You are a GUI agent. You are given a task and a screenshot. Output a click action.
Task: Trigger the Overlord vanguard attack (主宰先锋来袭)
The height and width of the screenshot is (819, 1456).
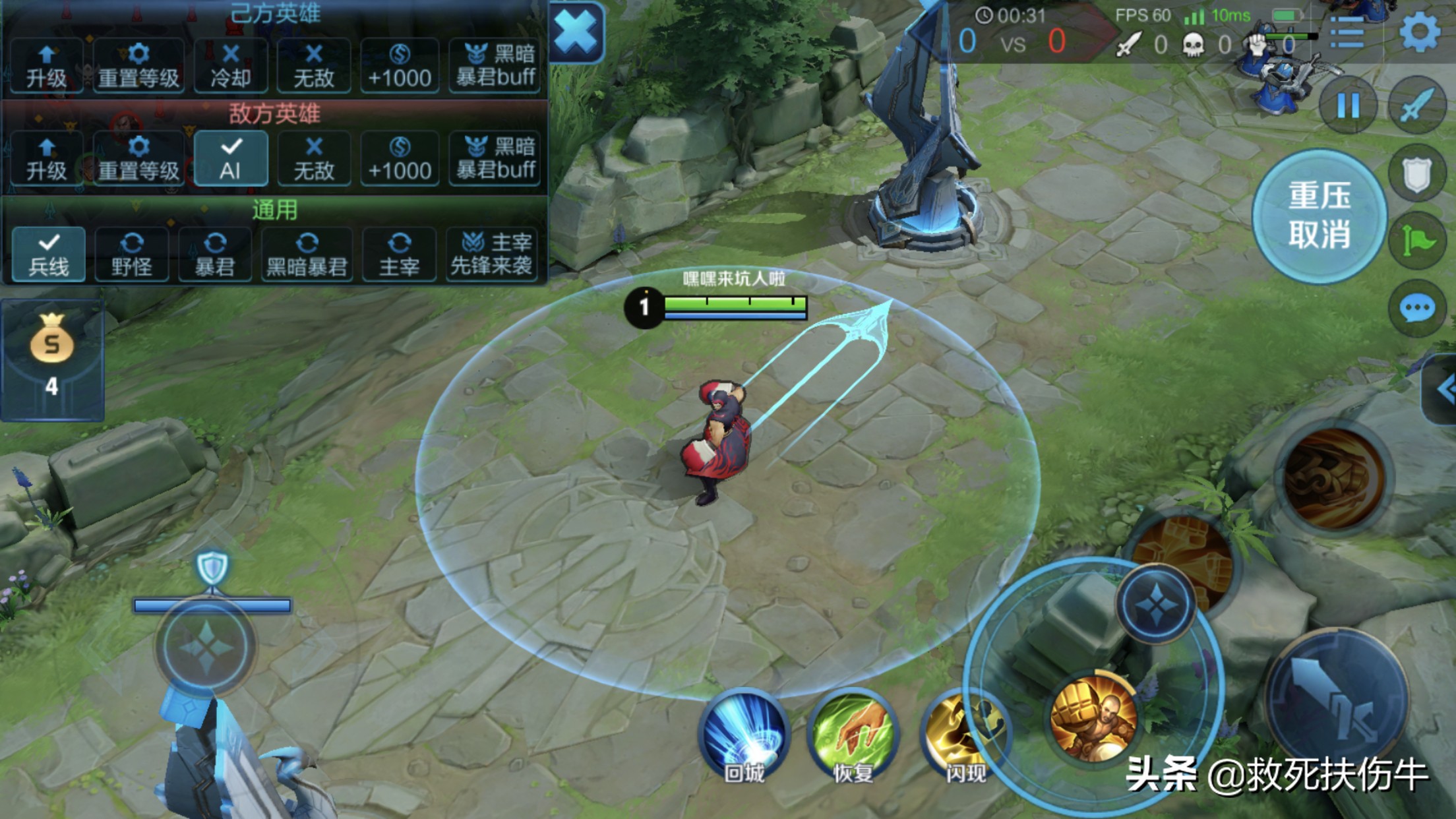[491, 255]
